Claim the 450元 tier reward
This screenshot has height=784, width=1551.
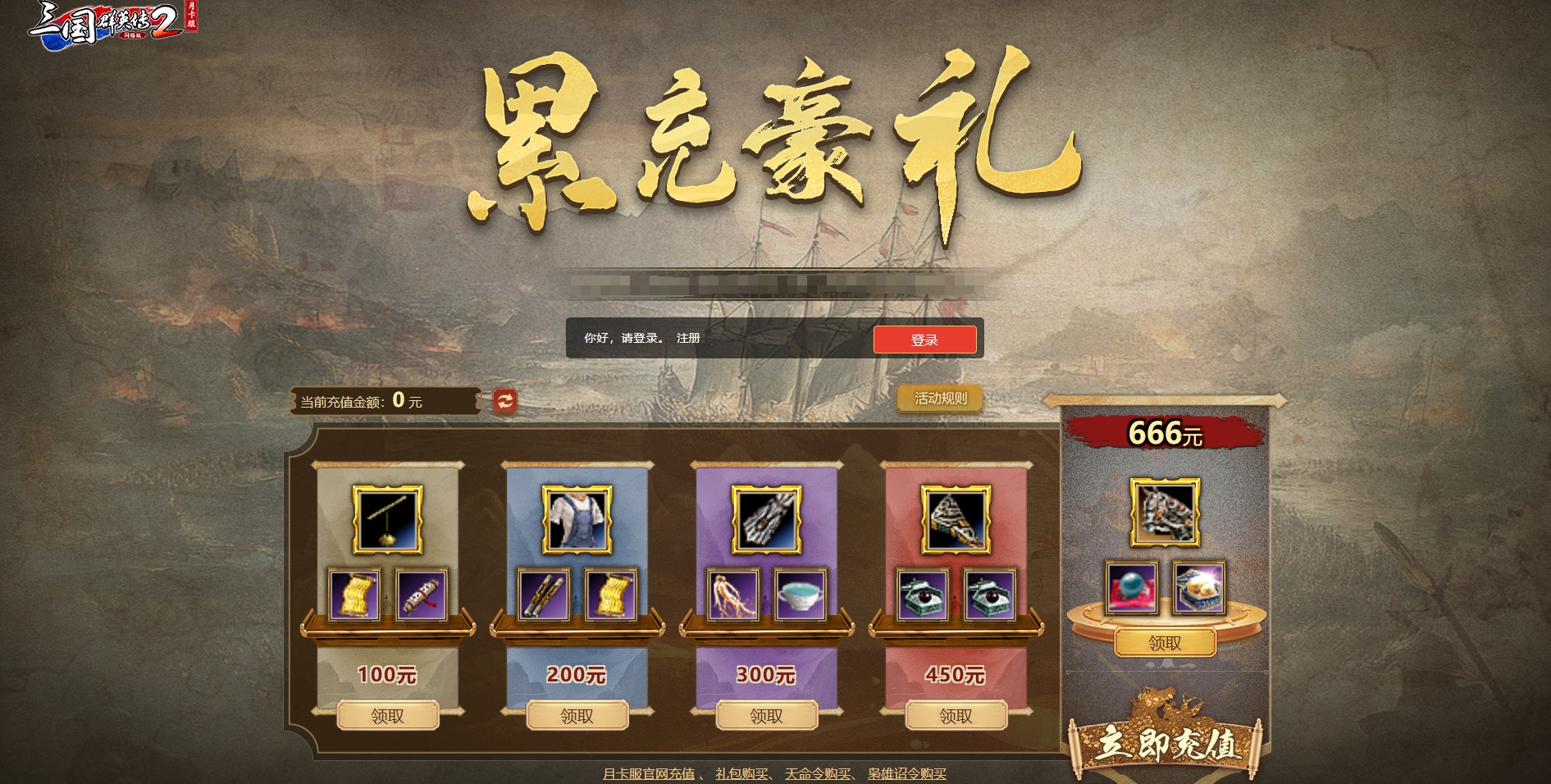[x=956, y=716]
